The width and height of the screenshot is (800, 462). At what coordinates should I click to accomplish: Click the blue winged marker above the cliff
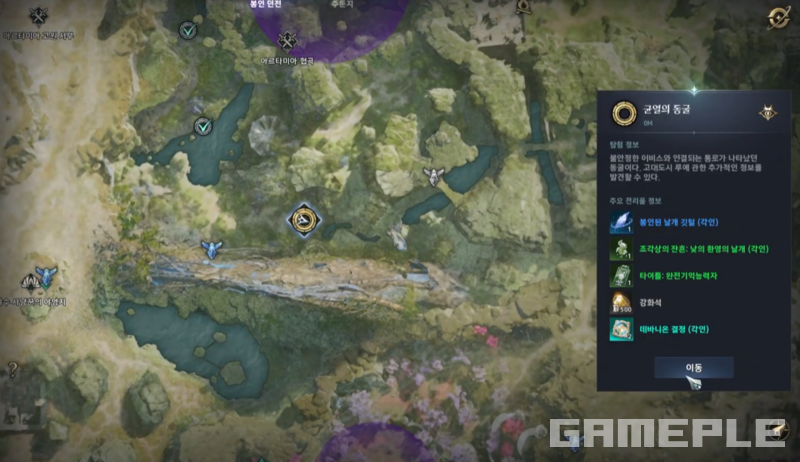coord(211,248)
